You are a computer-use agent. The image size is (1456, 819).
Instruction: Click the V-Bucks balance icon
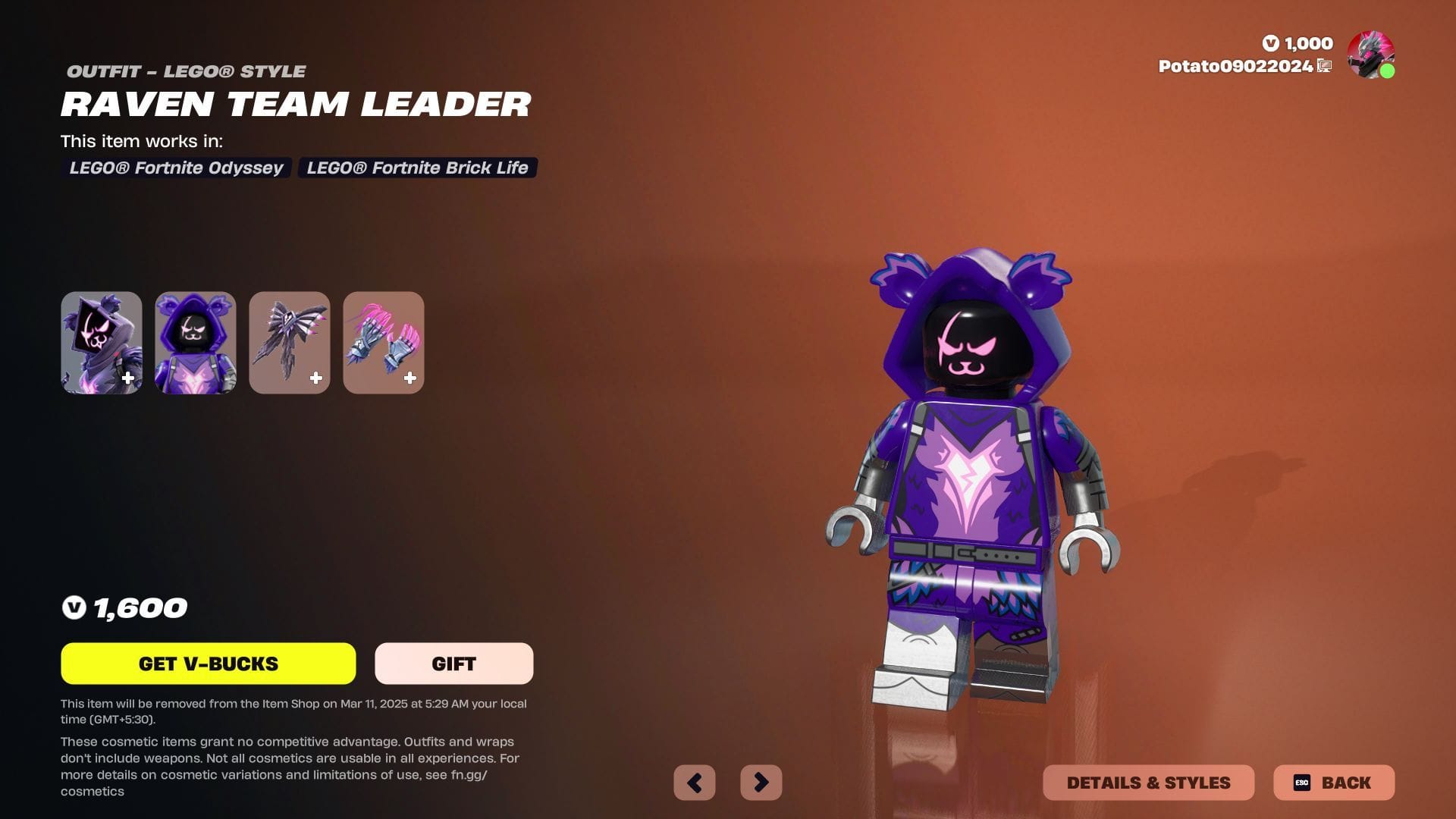(x=1272, y=43)
